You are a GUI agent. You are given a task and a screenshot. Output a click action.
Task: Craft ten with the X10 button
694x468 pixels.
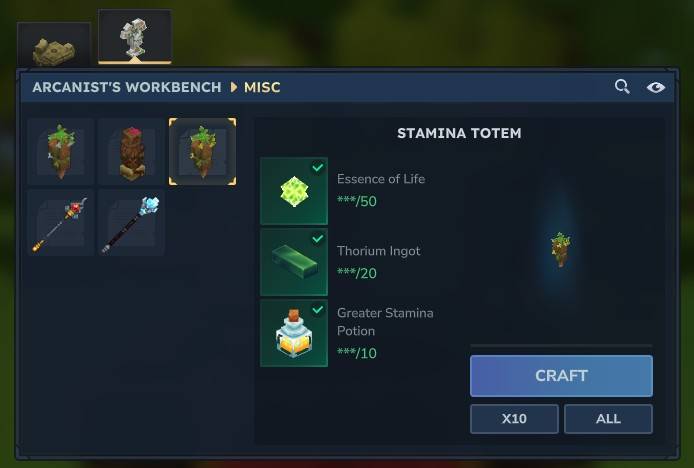[514, 419]
